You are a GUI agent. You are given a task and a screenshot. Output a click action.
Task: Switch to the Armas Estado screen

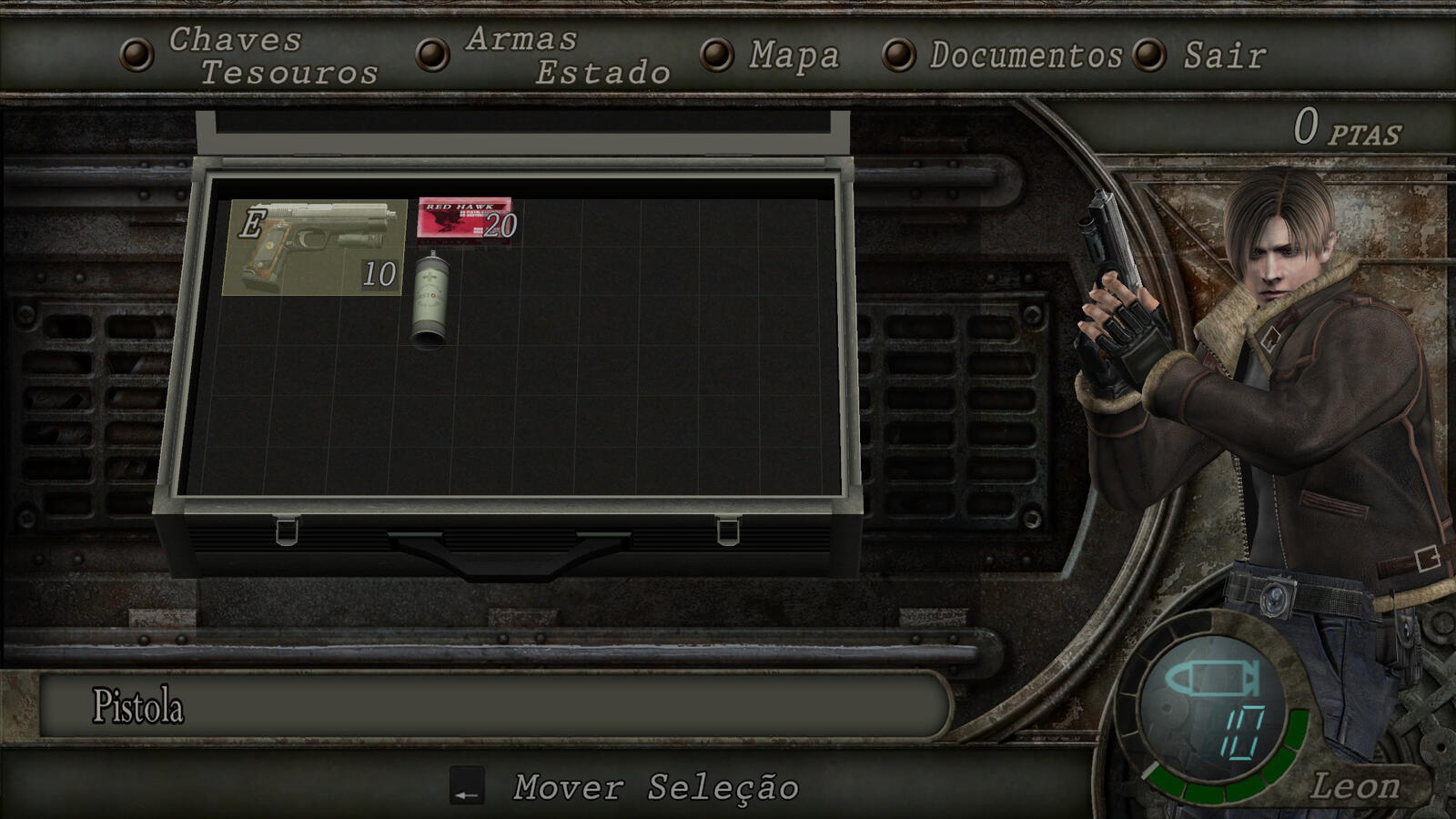[x=566, y=56]
